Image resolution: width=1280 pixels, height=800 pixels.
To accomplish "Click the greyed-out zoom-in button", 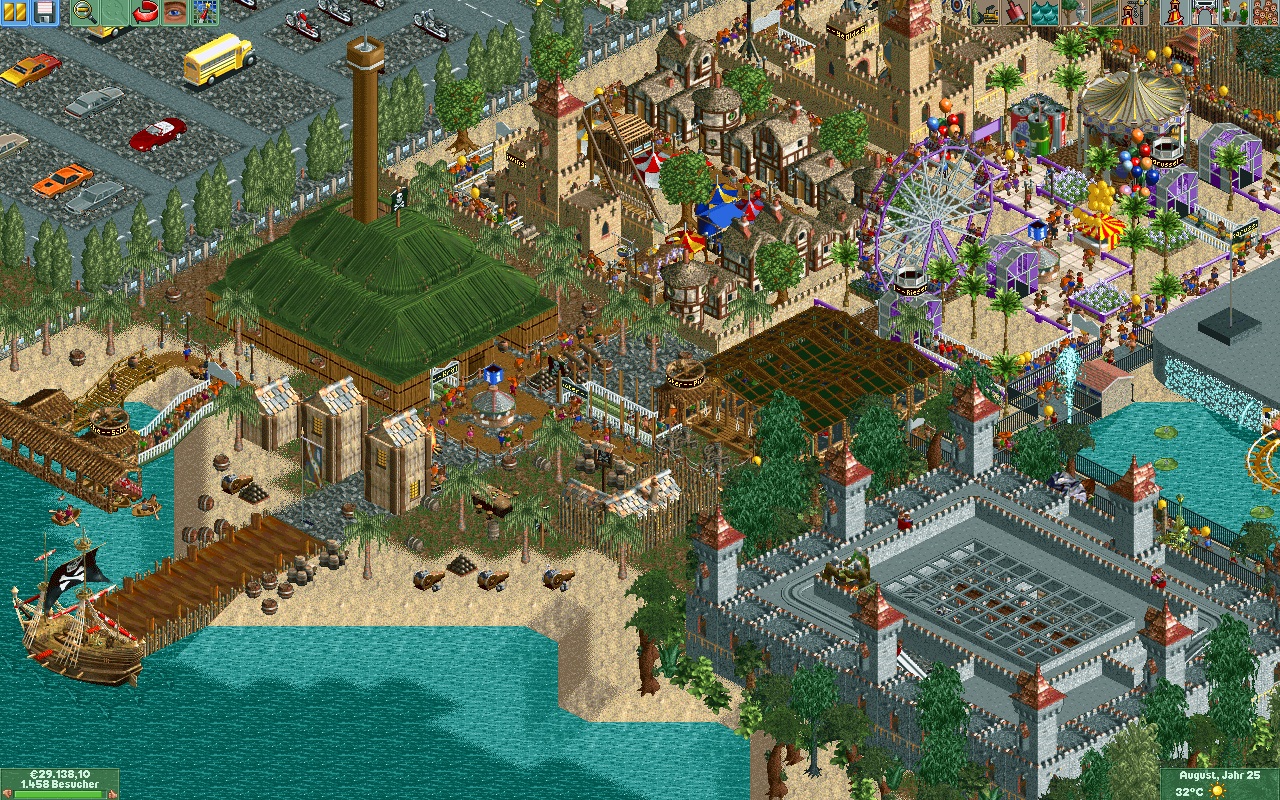I will [x=114, y=12].
